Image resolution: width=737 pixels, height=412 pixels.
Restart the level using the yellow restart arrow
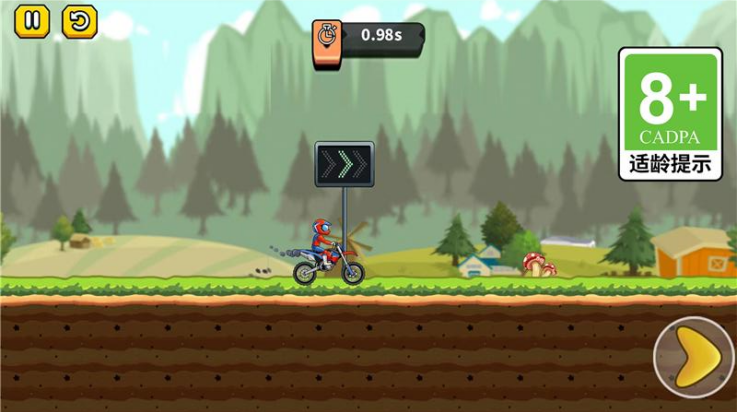pos(77,20)
